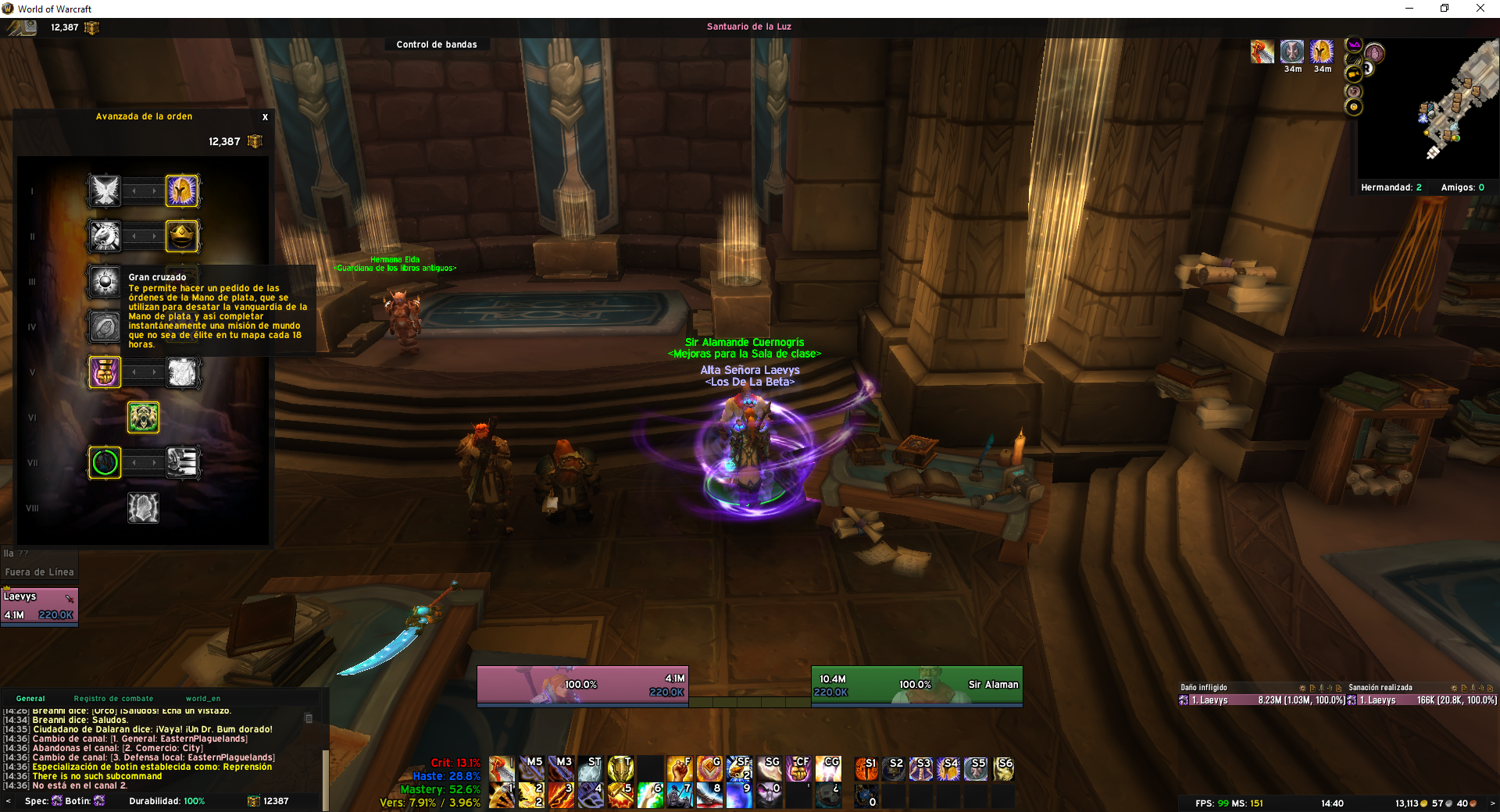Click the golden helmet buff icon
The width and height of the screenshot is (1500, 812).
[1322, 52]
